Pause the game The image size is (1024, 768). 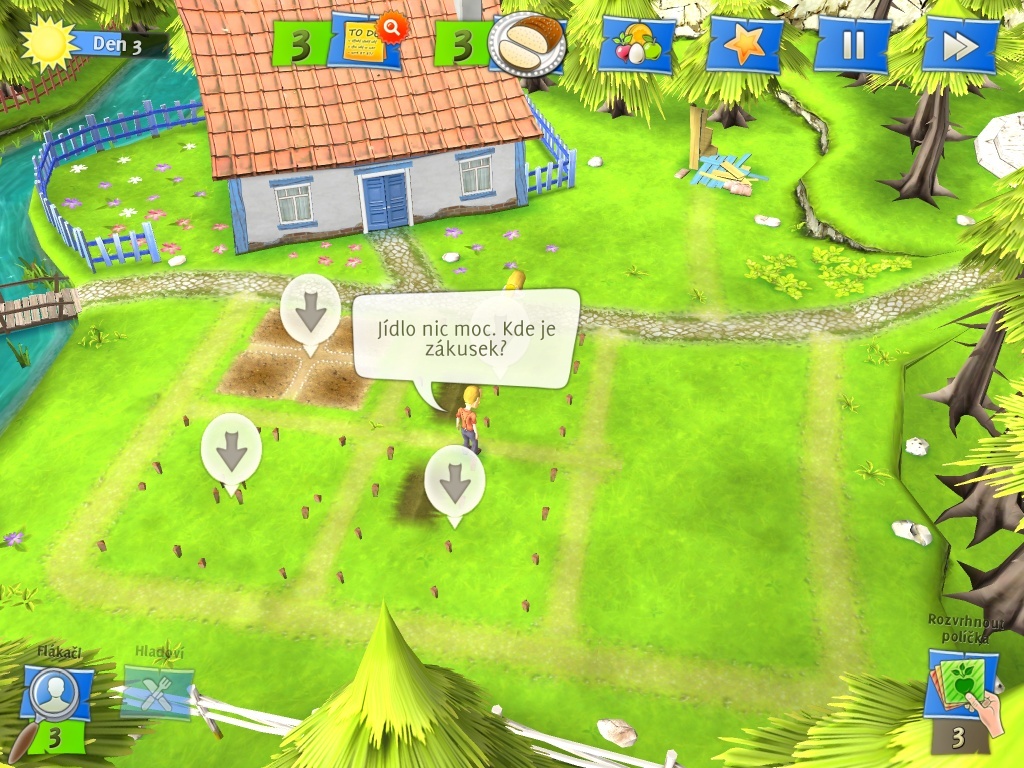tap(851, 44)
